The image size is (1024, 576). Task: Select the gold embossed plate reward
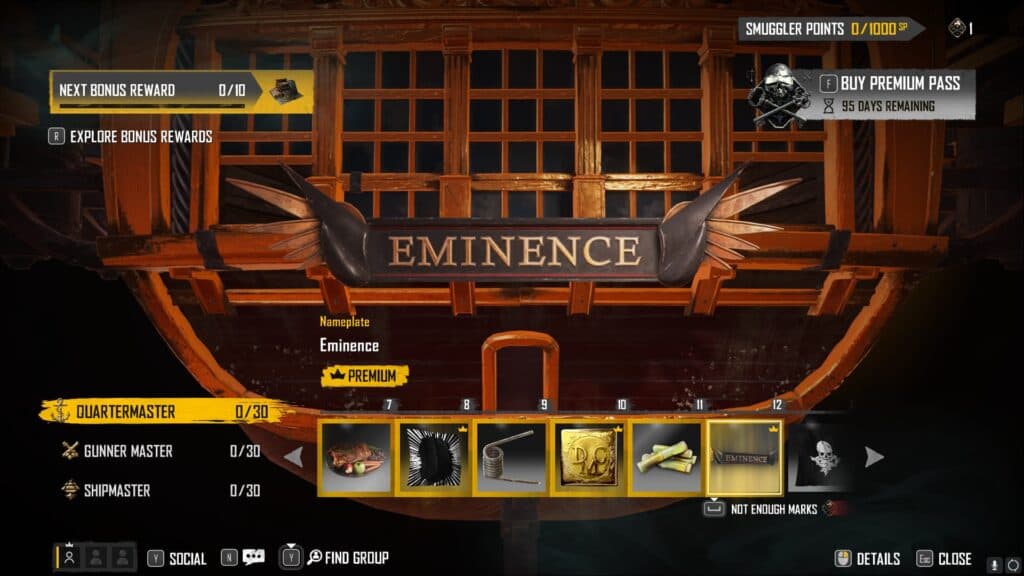pyautogui.click(x=589, y=457)
